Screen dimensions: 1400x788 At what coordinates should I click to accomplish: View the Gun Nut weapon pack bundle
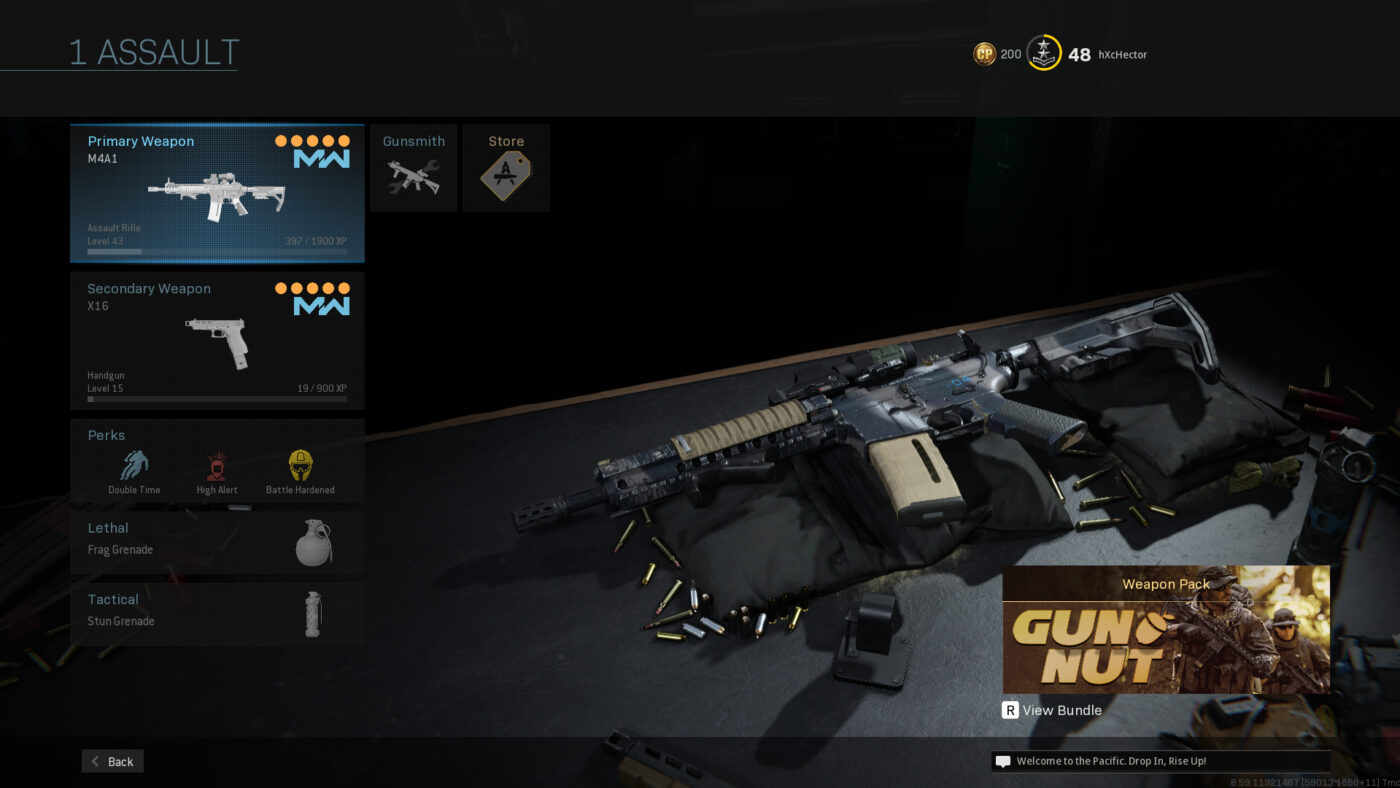coord(1166,630)
